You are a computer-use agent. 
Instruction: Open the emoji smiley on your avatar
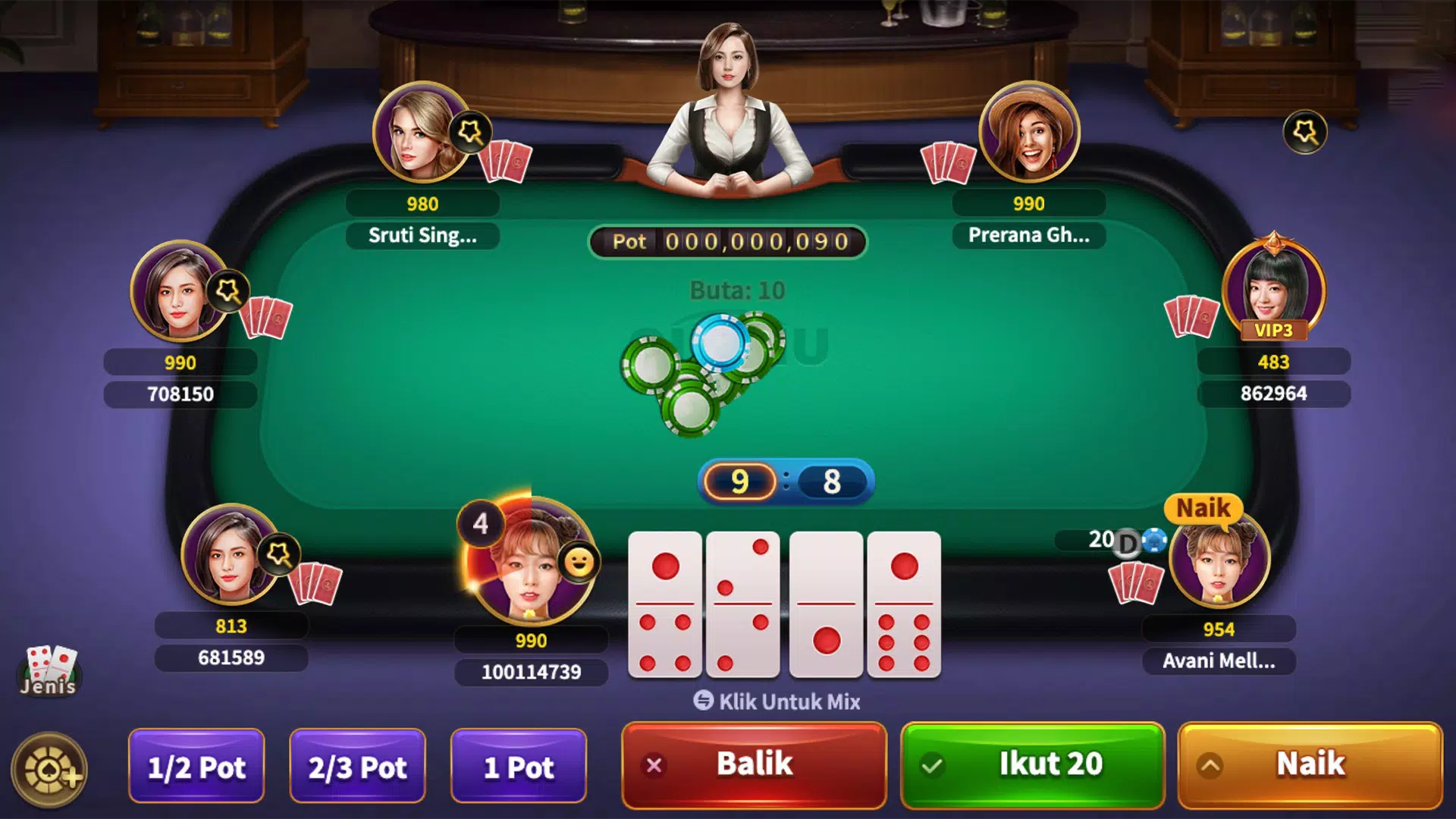click(x=579, y=563)
